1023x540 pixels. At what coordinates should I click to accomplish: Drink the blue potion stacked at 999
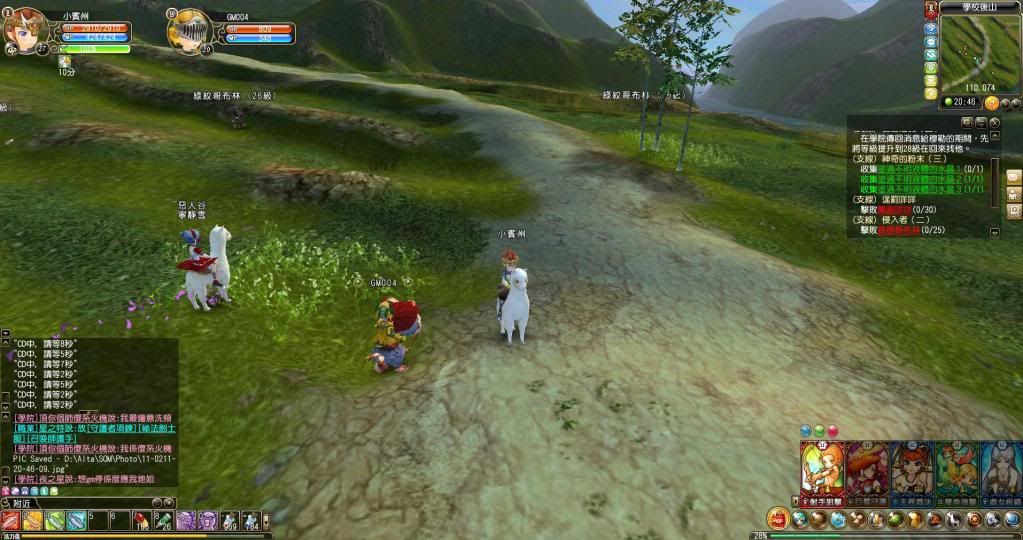click(x=229, y=520)
